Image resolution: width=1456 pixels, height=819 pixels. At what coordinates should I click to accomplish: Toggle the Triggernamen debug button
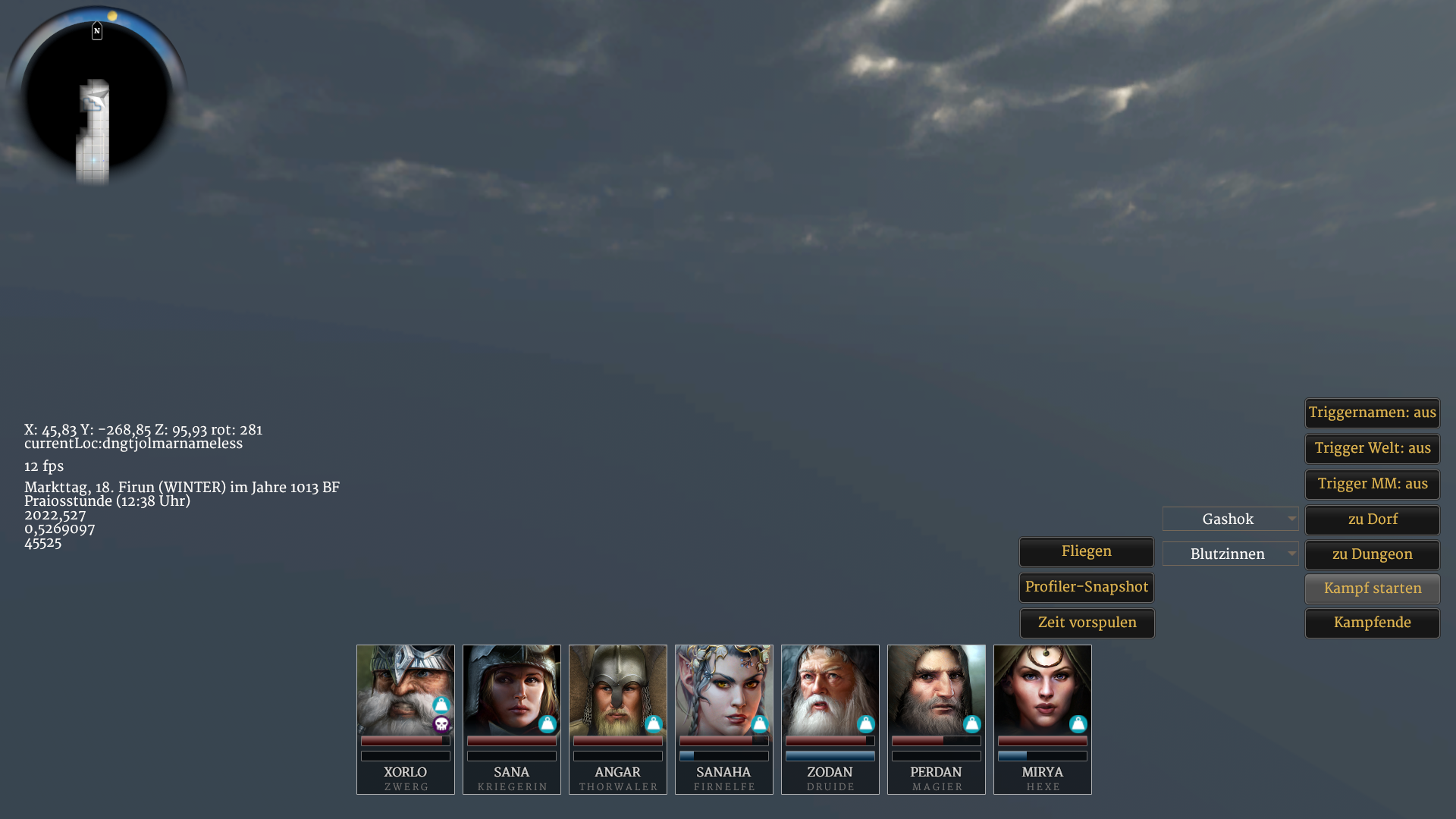click(x=1372, y=413)
